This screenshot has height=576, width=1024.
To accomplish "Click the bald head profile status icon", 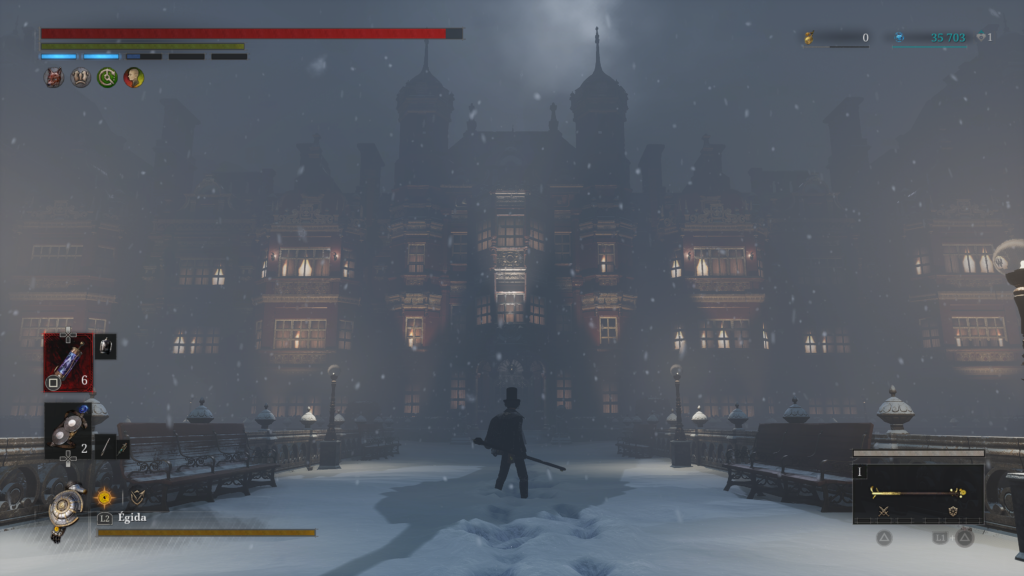I will pos(133,77).
